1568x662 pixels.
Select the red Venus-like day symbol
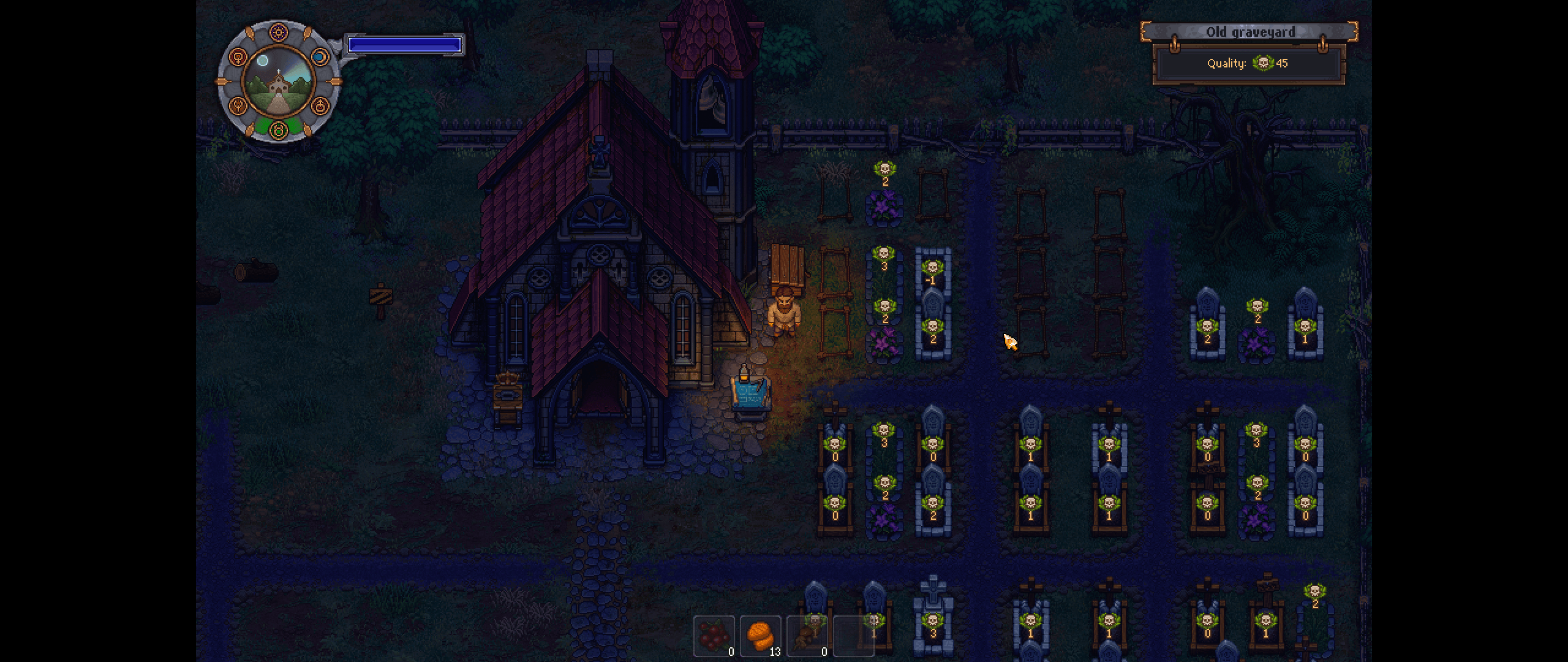[x=238, y=57]
